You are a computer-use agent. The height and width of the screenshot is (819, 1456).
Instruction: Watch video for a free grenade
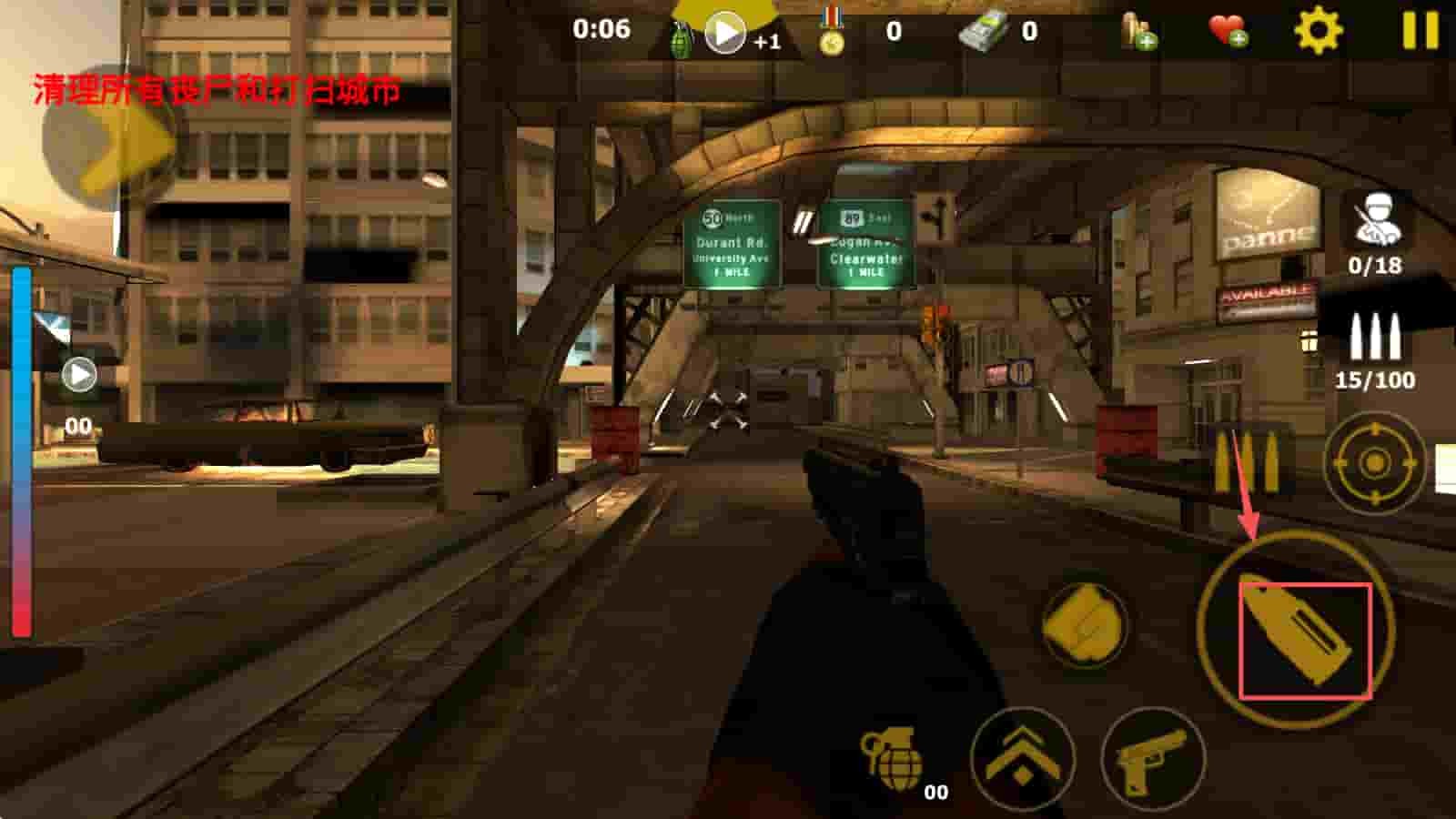click(725, 34)
